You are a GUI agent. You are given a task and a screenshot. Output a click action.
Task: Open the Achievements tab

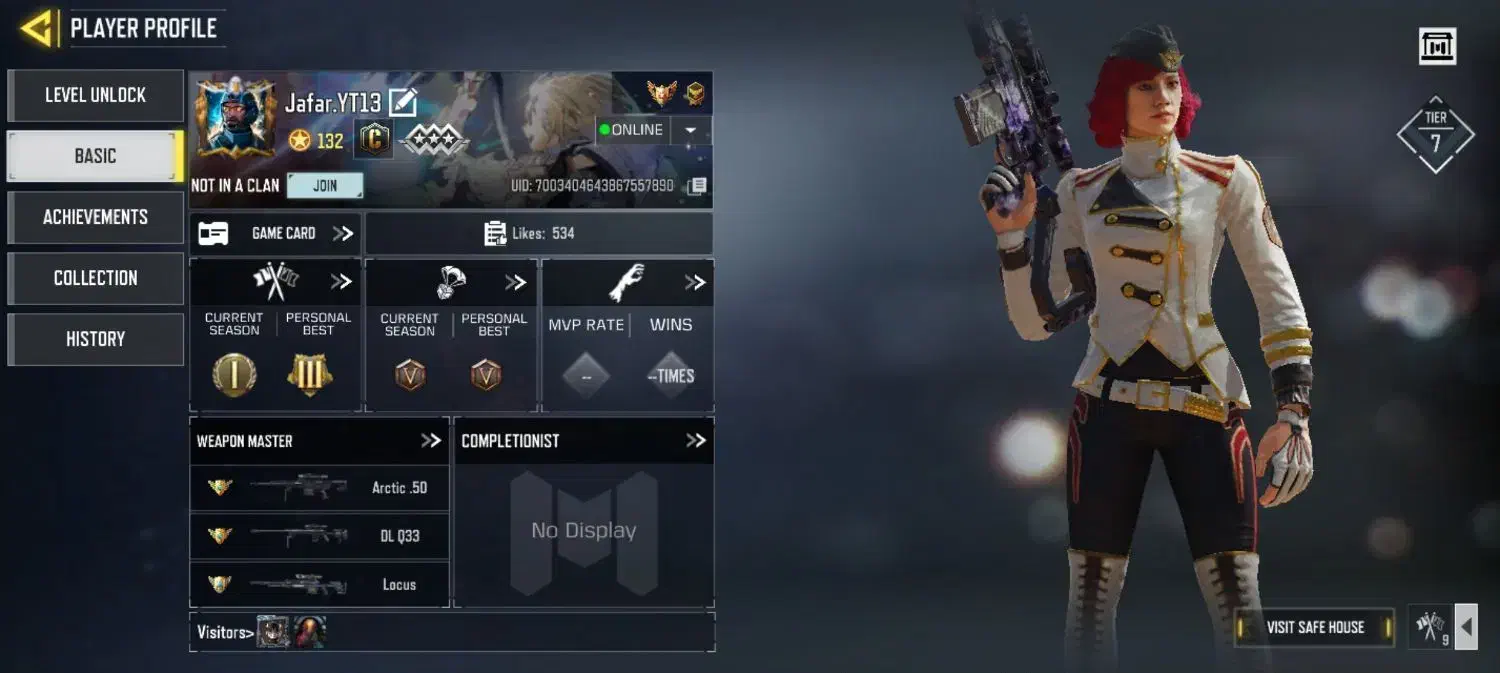pos(95,217)
